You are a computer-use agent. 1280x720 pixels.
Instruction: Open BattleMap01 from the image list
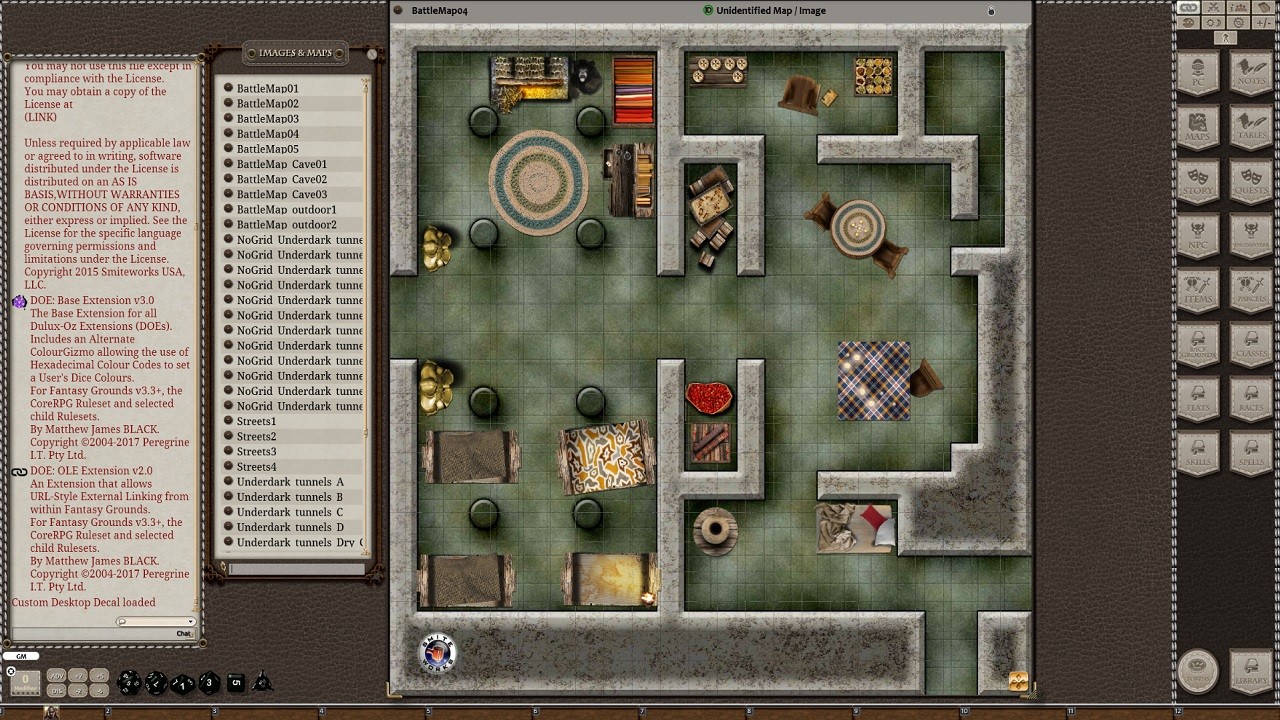(x=267, y=88)
